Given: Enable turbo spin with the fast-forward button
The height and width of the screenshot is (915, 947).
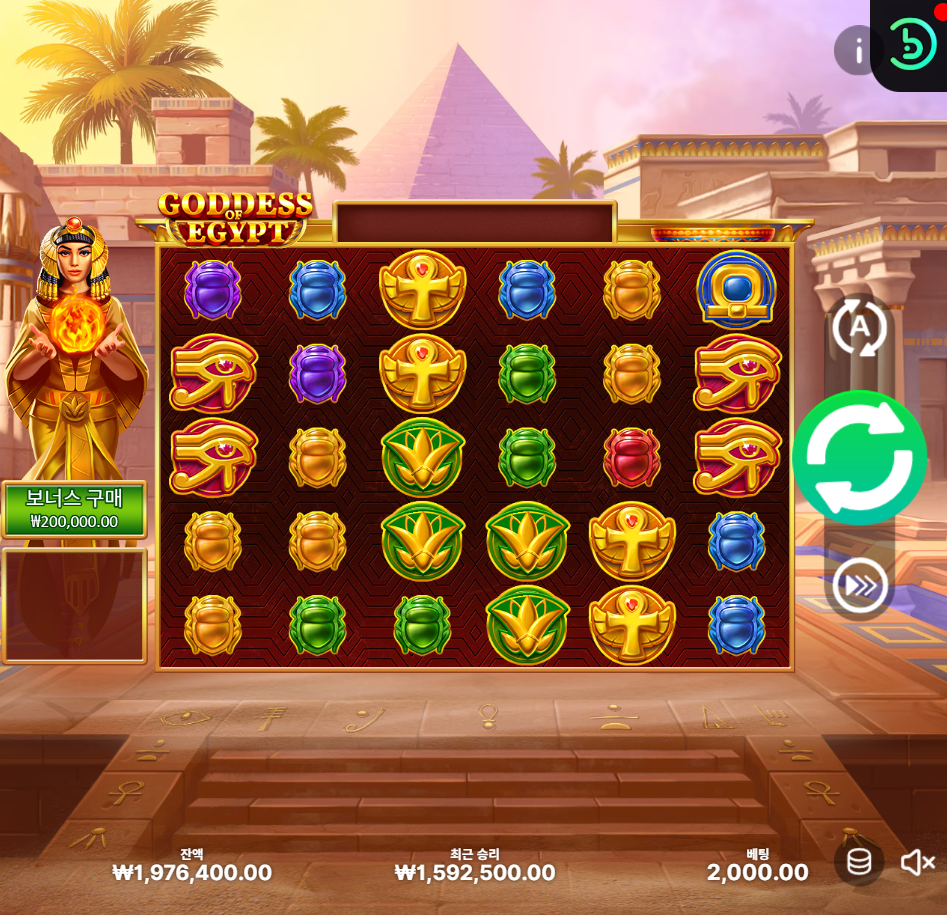Looking at the screenshot, I should 859,586.
